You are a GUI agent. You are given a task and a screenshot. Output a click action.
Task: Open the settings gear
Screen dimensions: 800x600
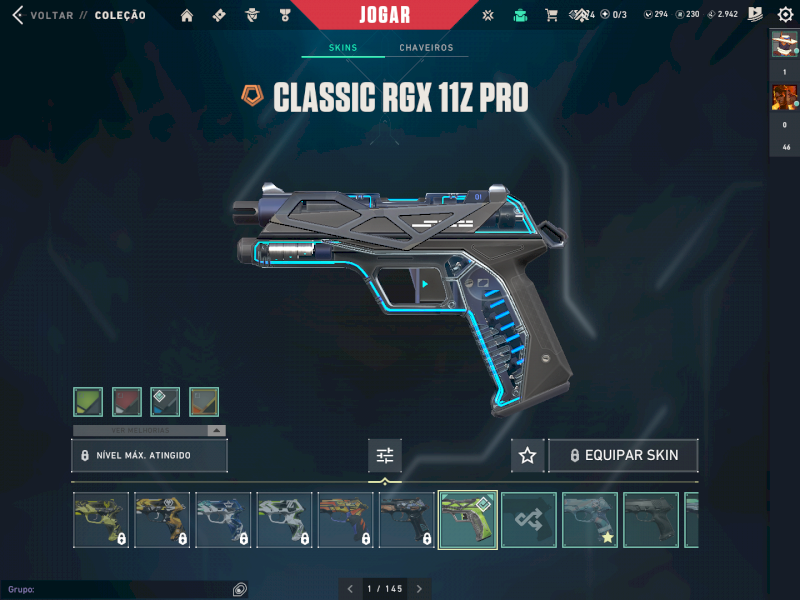(x=785, y=15)
